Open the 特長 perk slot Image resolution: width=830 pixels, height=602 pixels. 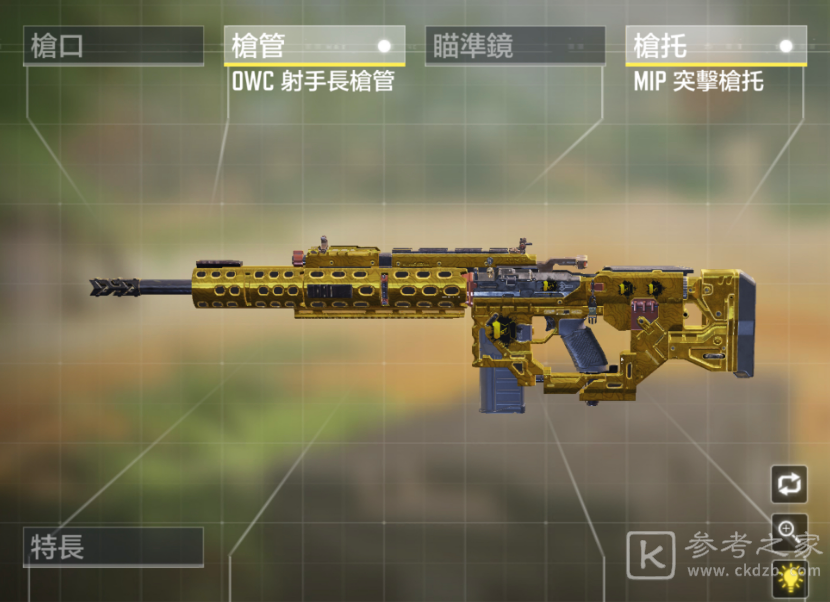pyautogui.click(x=113, y=547)
